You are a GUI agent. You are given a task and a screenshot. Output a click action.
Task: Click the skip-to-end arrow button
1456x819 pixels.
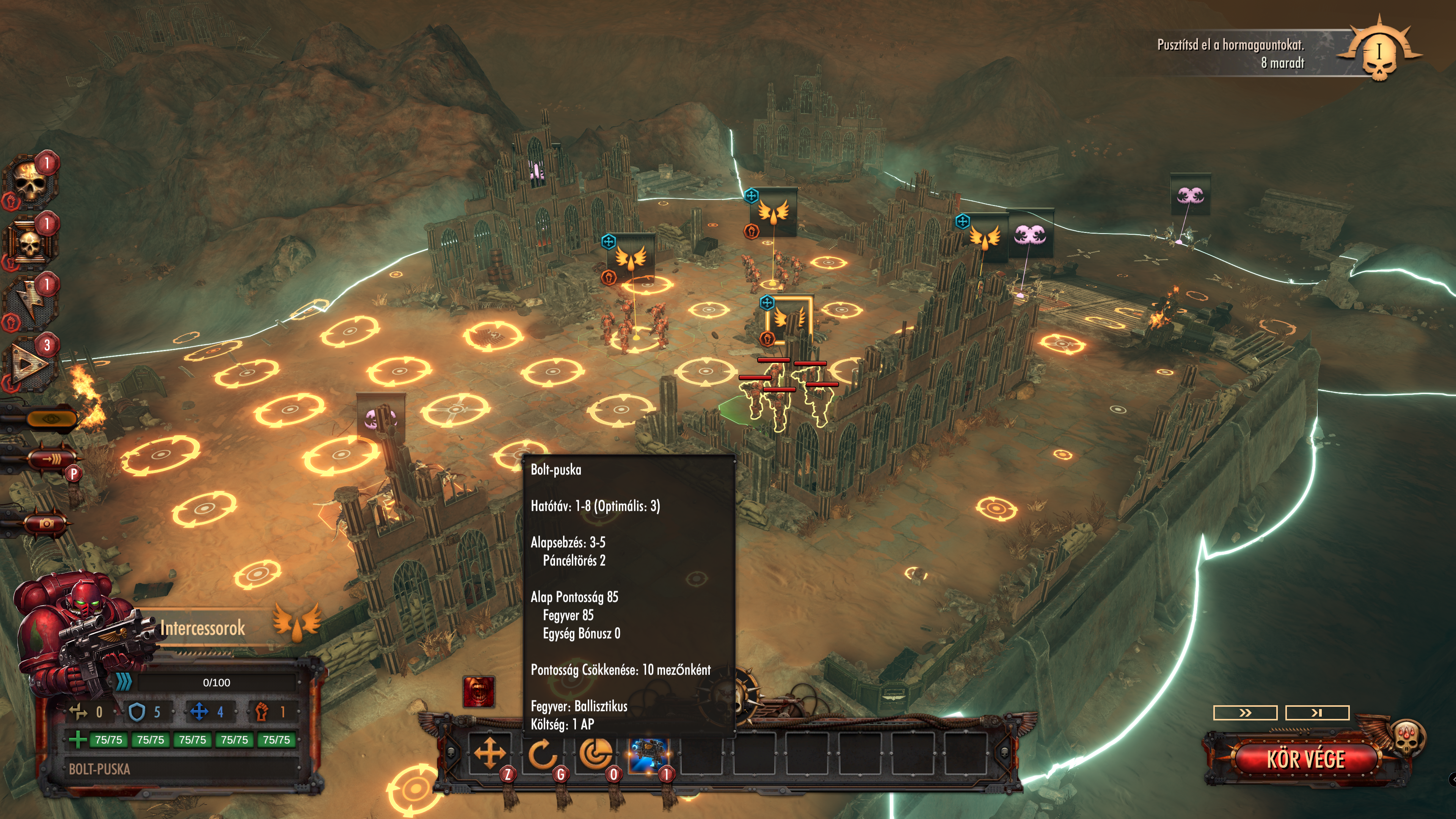tap(1317, 713)
